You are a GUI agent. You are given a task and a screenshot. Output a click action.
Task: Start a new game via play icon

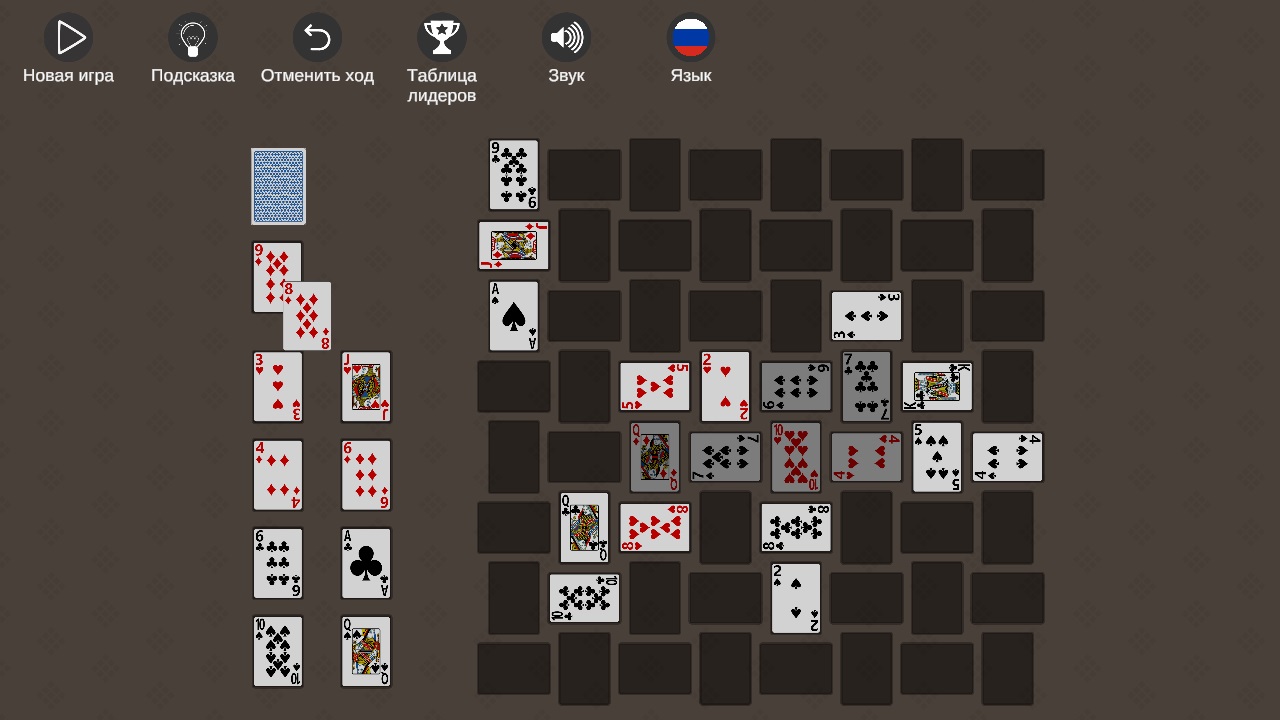tap(68, 38)
